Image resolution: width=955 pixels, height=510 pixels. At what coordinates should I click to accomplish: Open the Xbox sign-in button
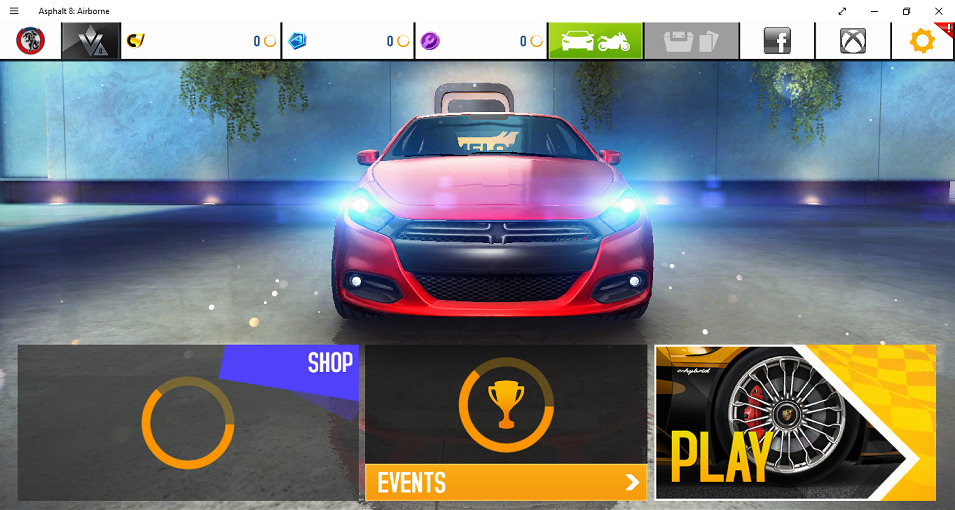853,41
